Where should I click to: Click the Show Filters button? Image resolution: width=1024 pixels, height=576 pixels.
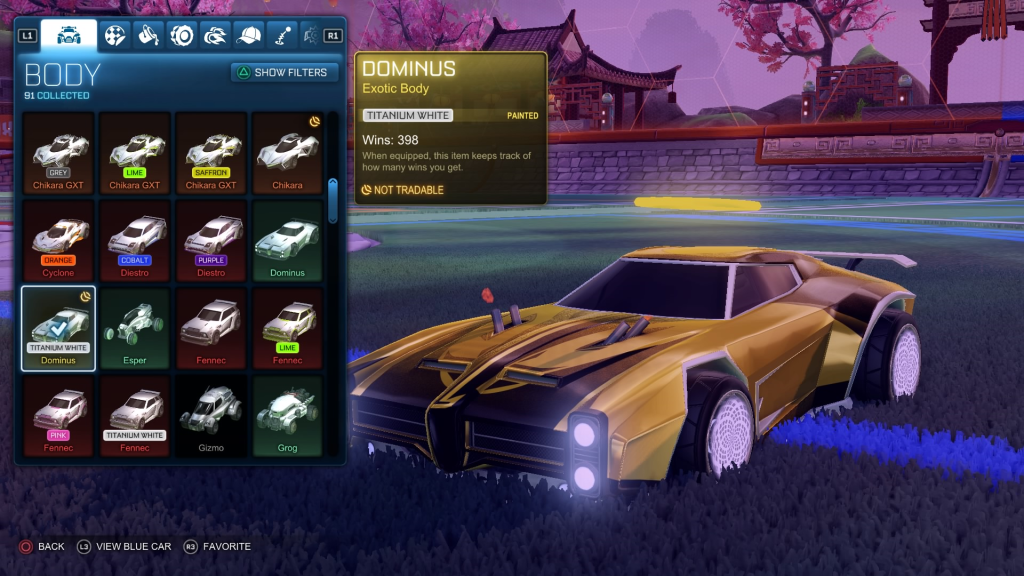[x=285, y=72]
